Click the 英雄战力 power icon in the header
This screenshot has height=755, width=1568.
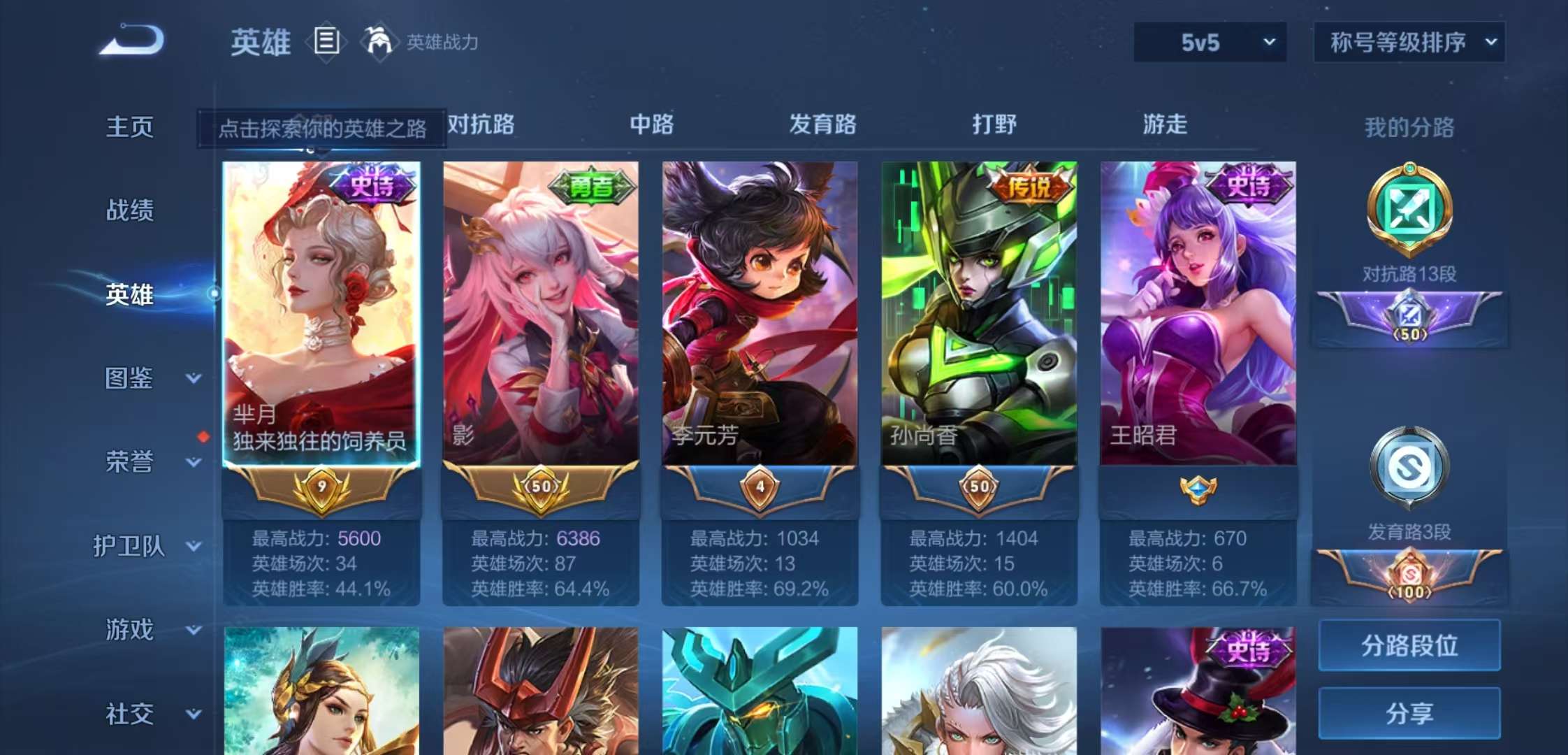380,41
